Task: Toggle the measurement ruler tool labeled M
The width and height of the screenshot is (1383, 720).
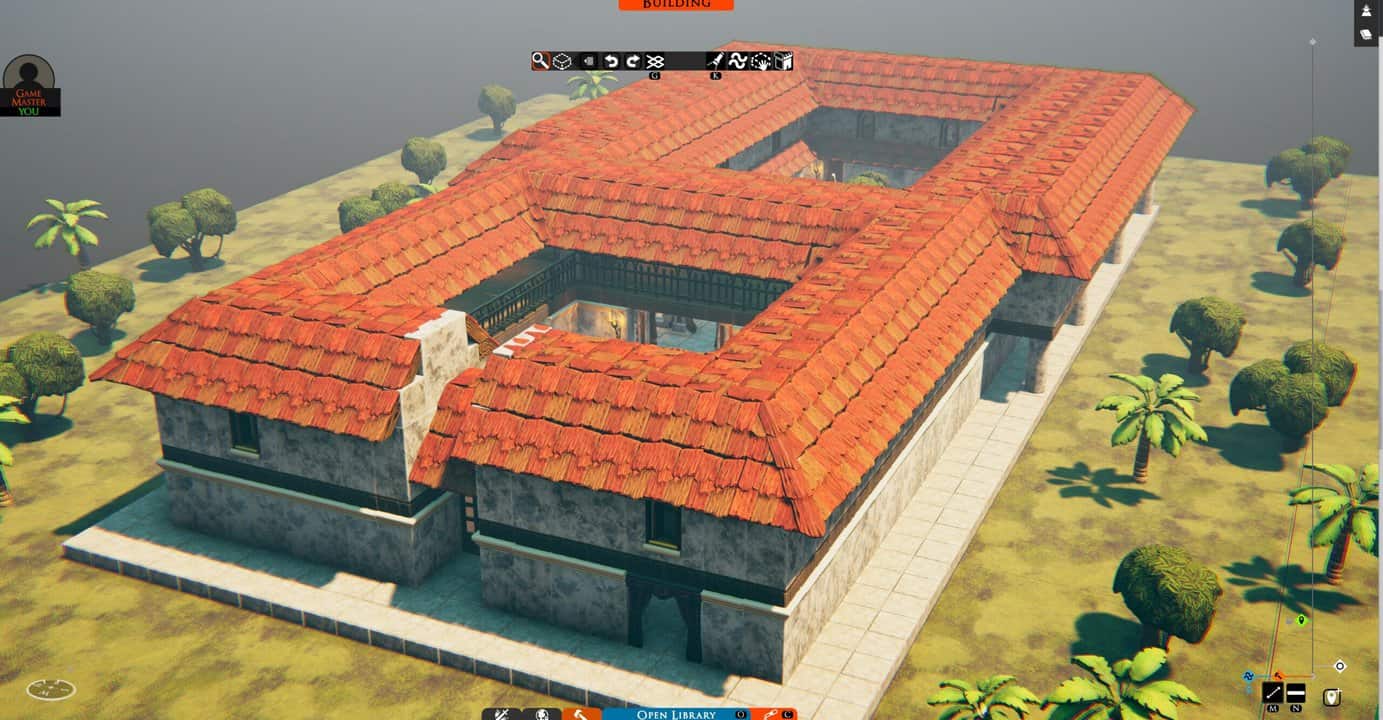Action: click(x=1272, y=692)
